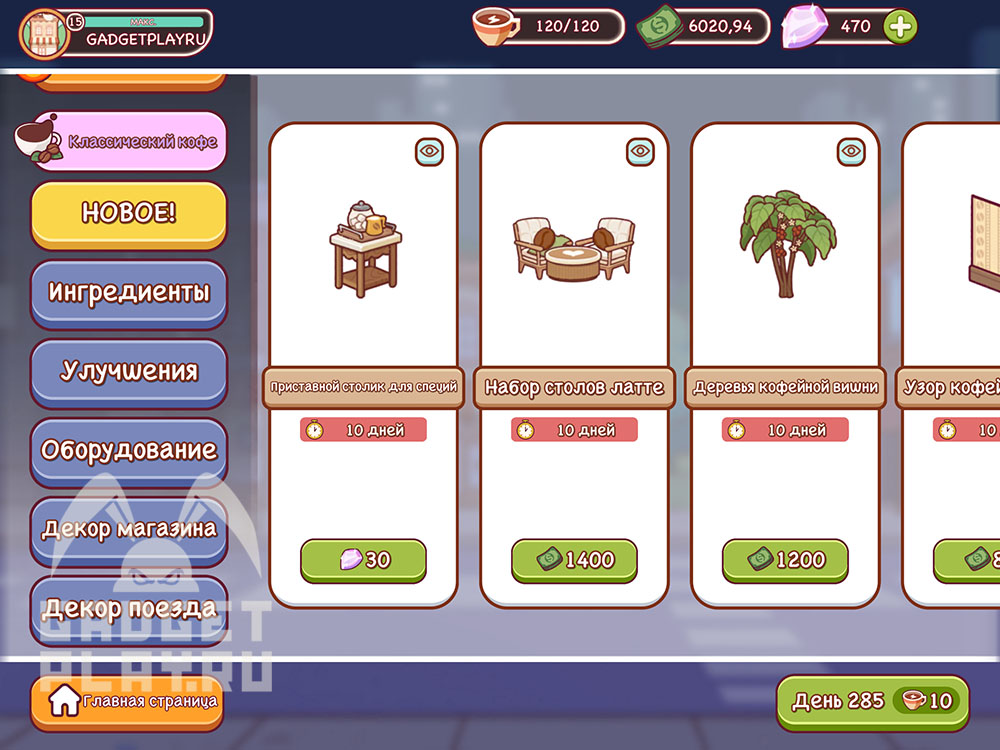Open the GADGETPLAYRU player profile avatar
Screen dimensions: 1000x750
pos(44,34)
